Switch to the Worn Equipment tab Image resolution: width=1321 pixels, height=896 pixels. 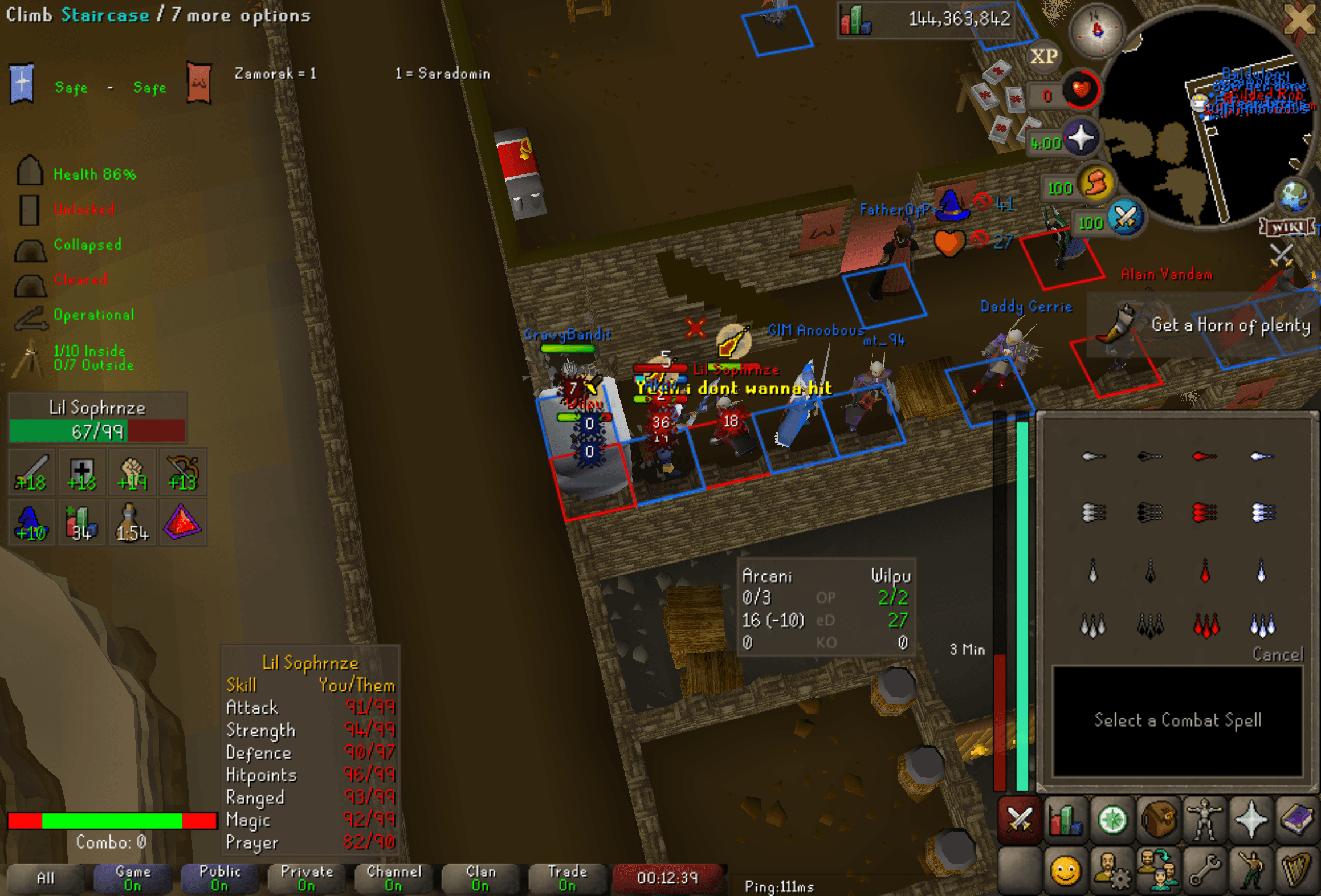pyautogui.click(x=1204, y=821)
